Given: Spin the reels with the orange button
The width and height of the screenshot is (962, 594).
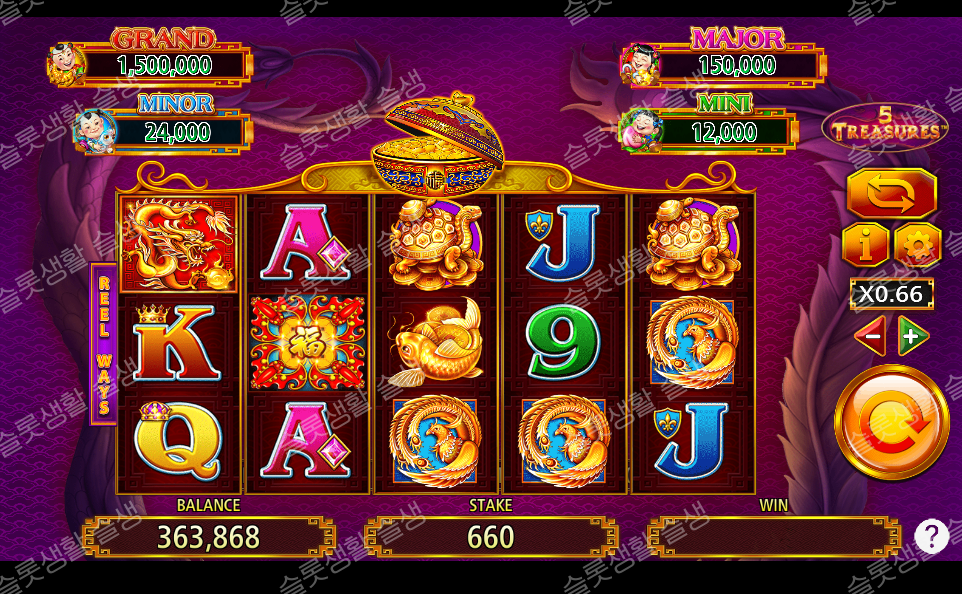Looking at the screenshot, I should pyautogui.click(x=891, y=422).
